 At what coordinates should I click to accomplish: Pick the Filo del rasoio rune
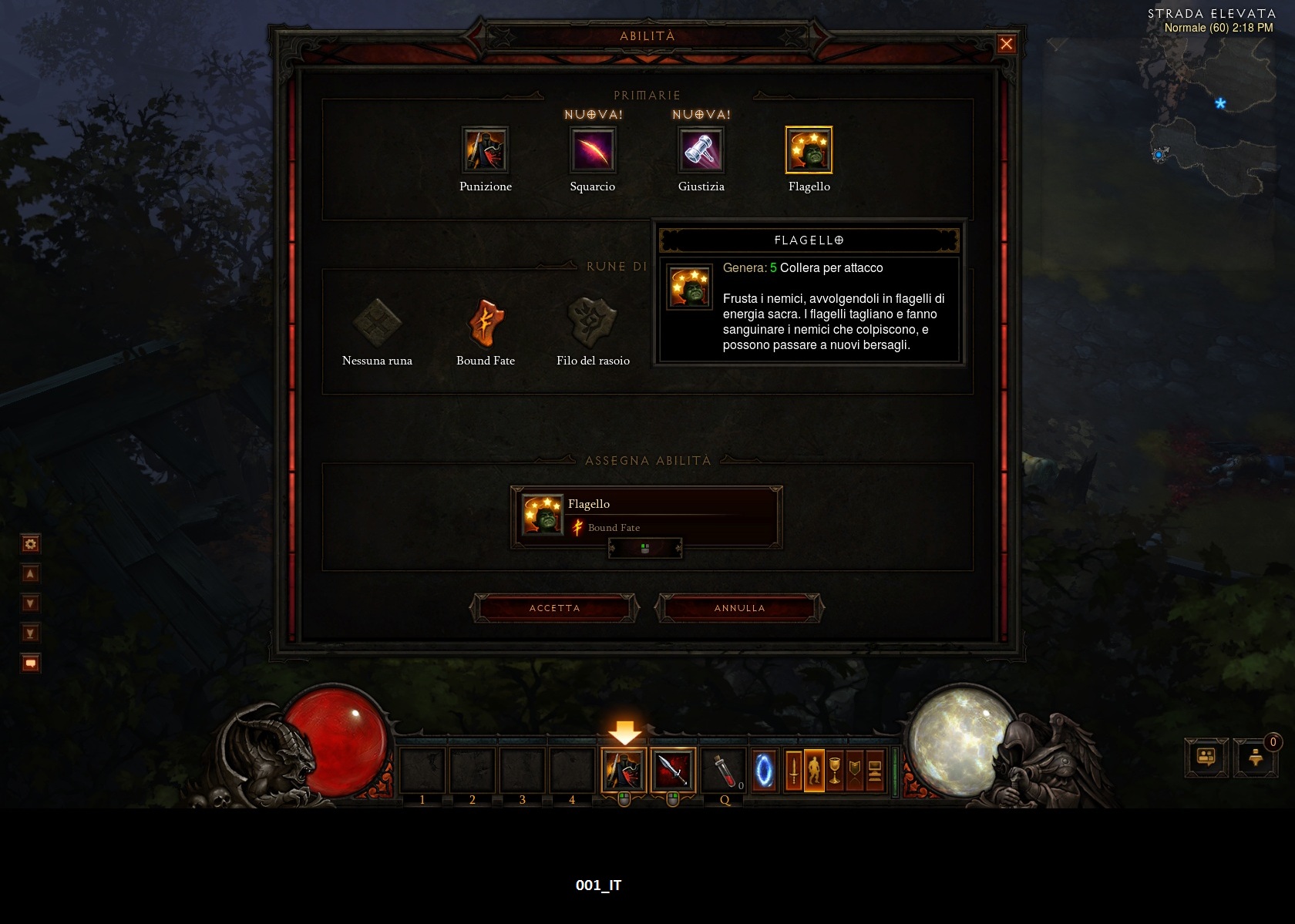tap(593, 324)
